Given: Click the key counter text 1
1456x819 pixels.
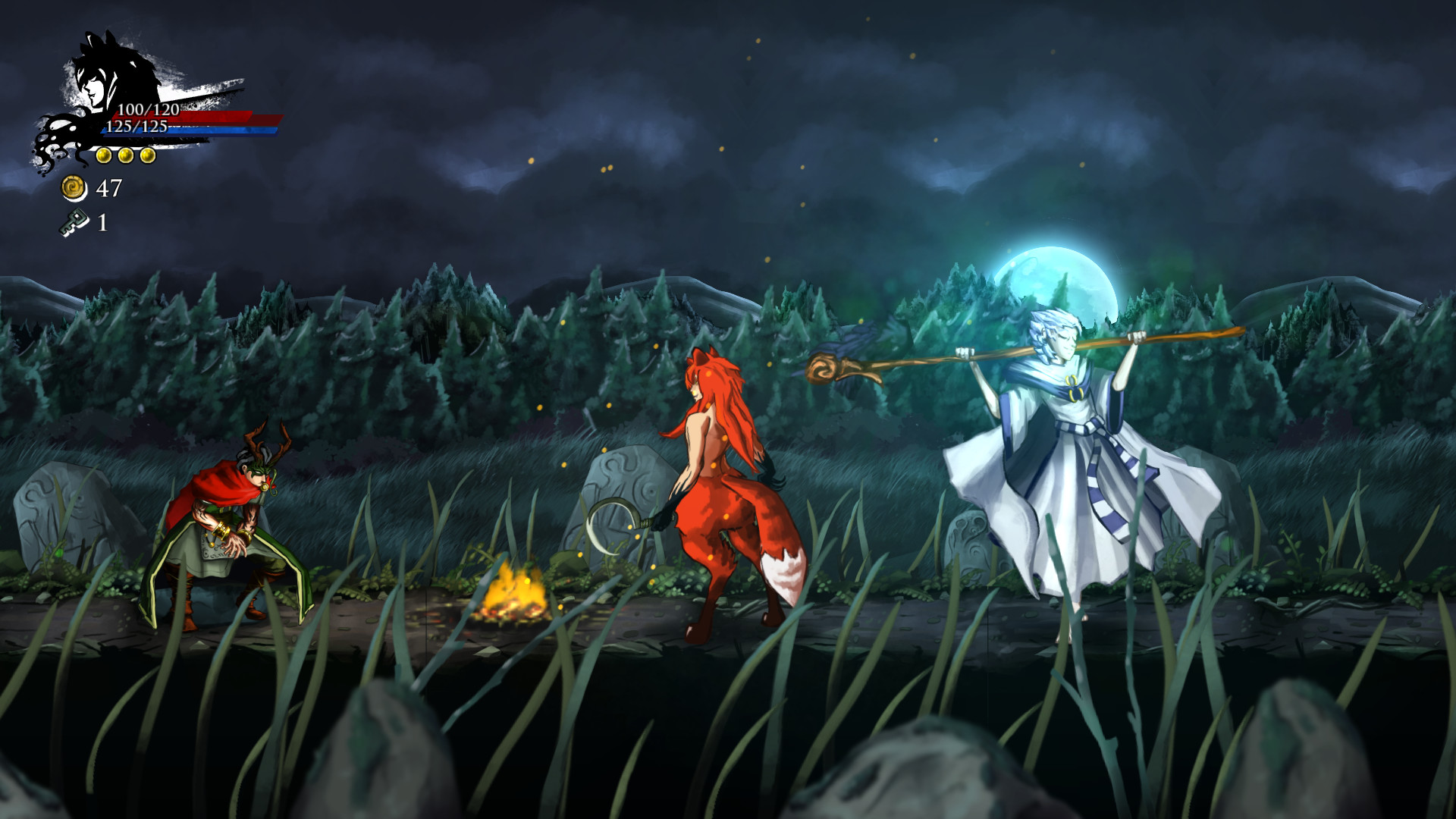Looking at the screenshot, I should [x=101, y=222].
